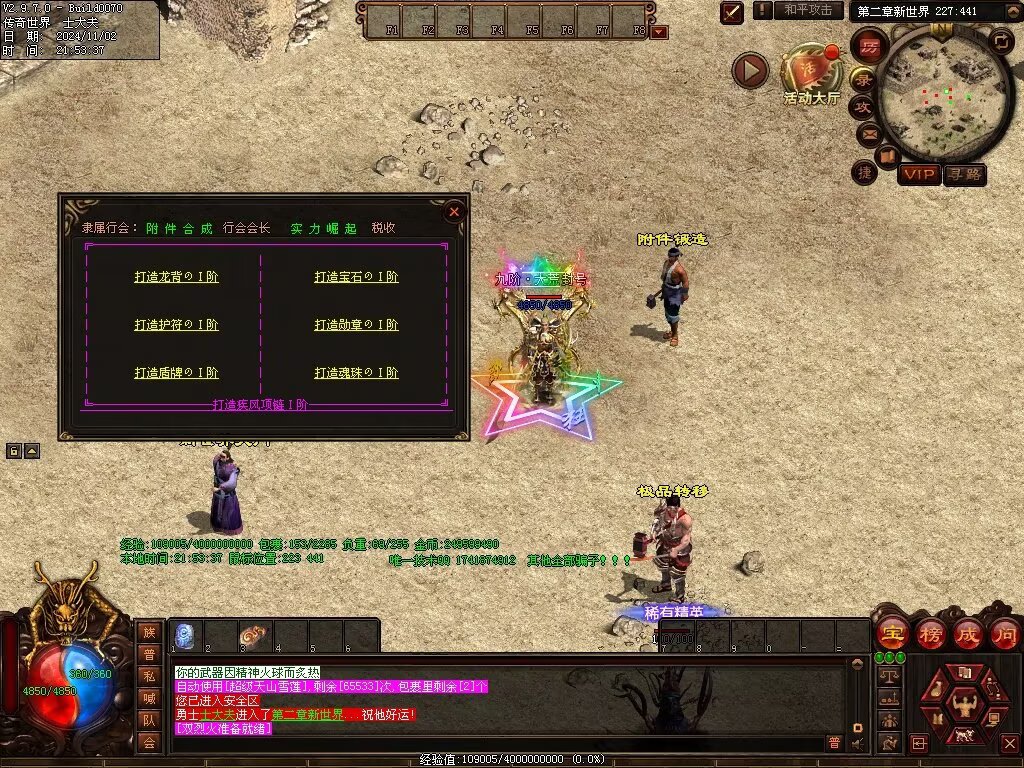Choose 打造龙背 I阶 crafting option

click(x=176, y=277)
